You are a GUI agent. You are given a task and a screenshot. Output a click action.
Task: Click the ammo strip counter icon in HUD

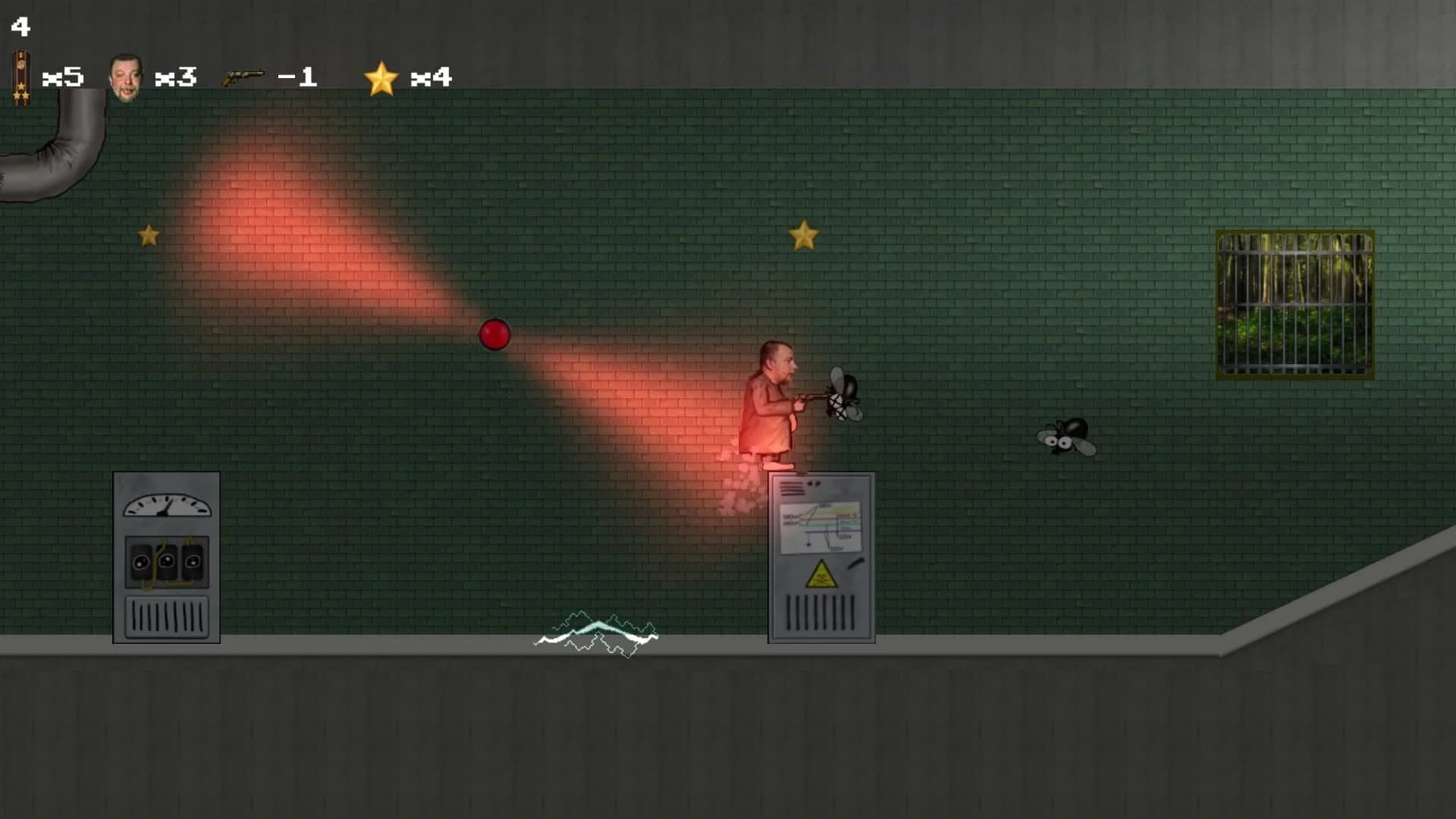(20, 76)
